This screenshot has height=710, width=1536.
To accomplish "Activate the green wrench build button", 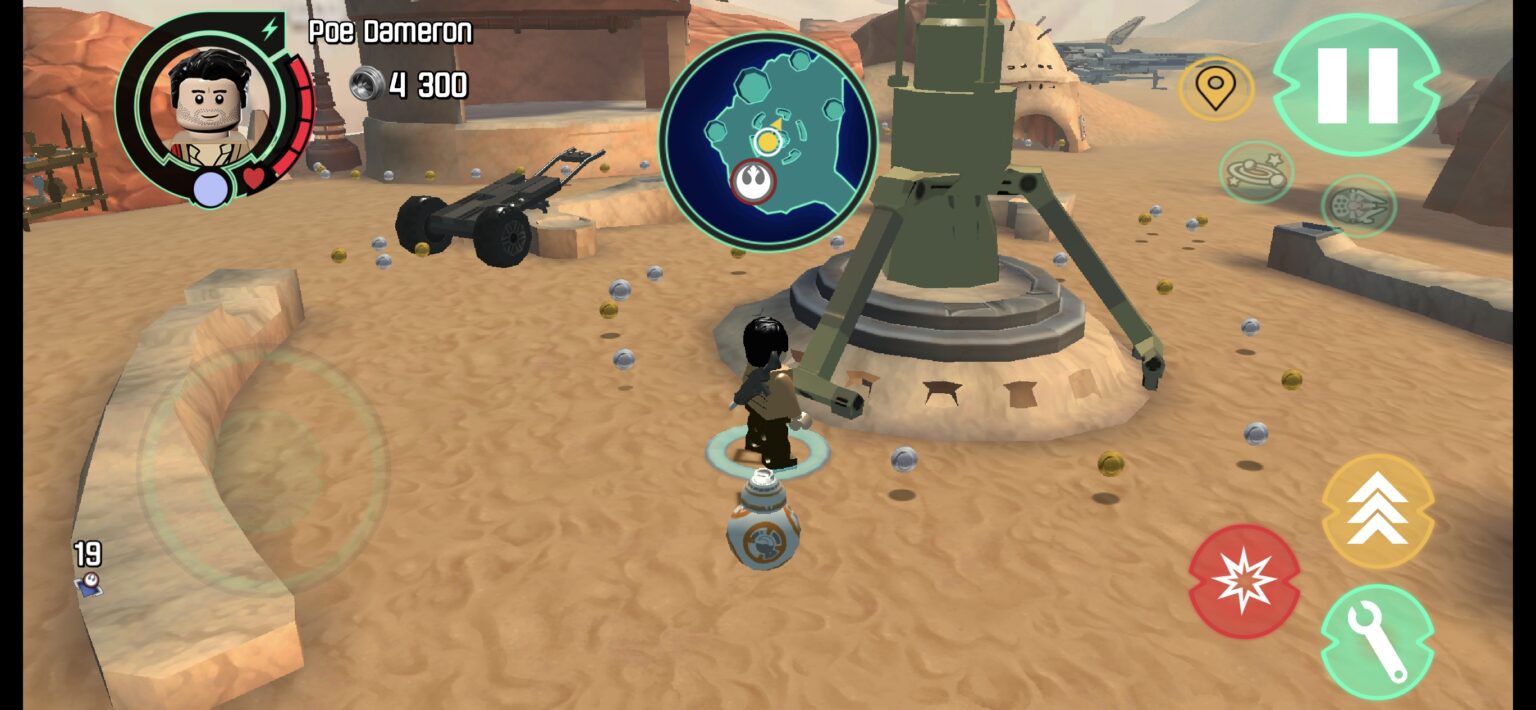I will click(x=1377, y=641).
